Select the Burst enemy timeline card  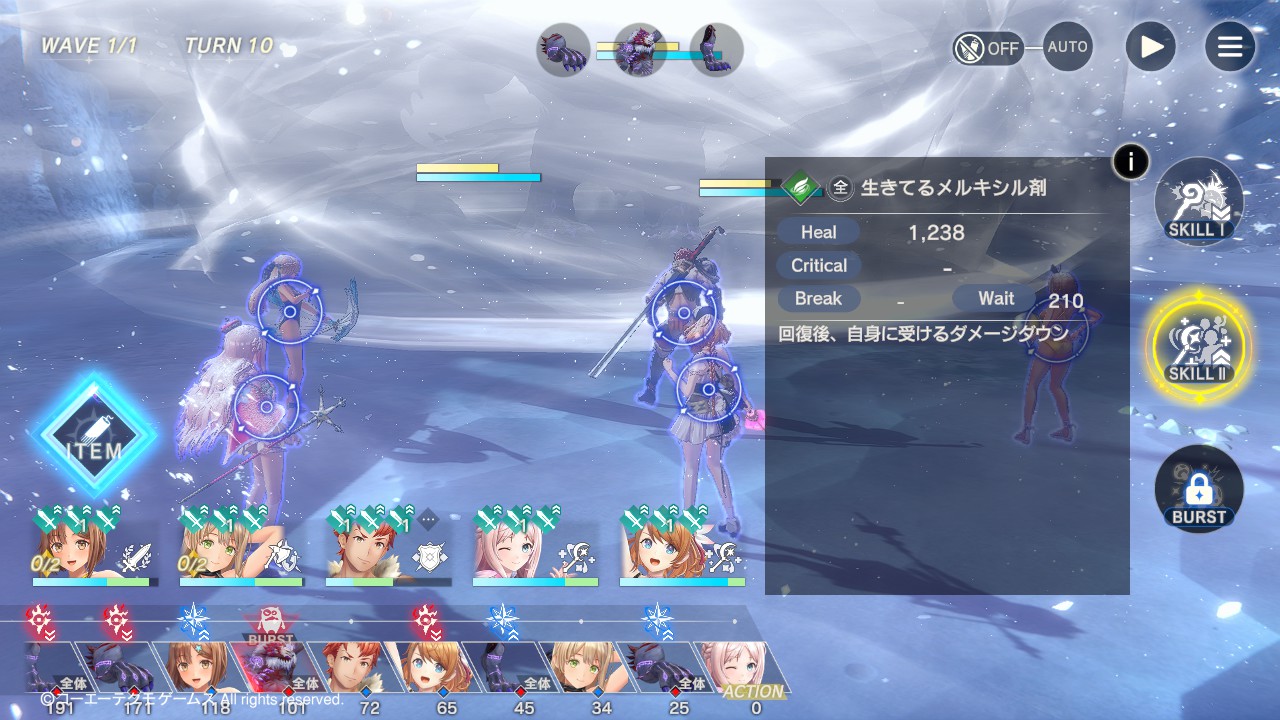pos(270,666)
